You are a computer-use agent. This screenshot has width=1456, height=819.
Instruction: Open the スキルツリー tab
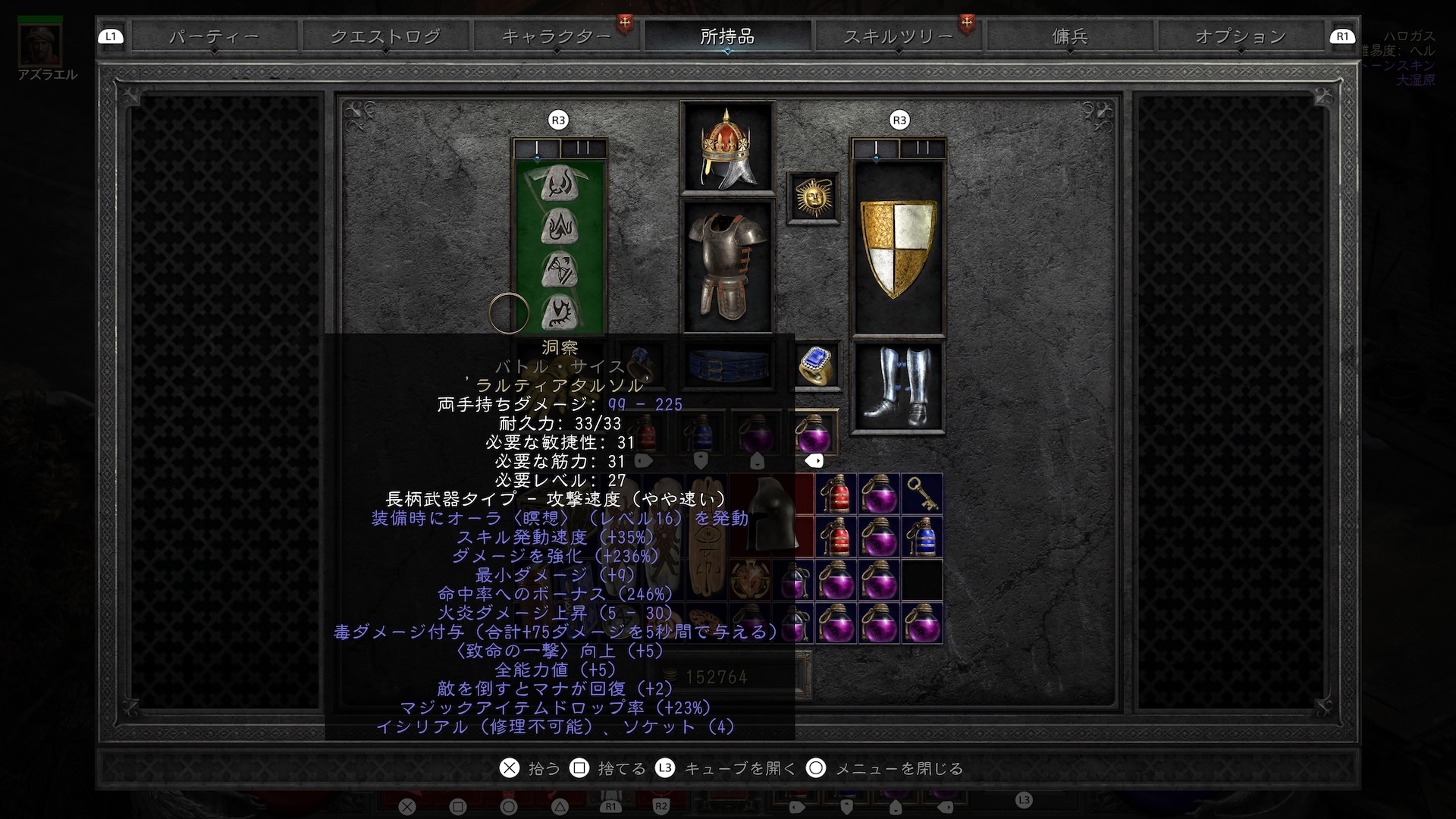coord(898,36)
